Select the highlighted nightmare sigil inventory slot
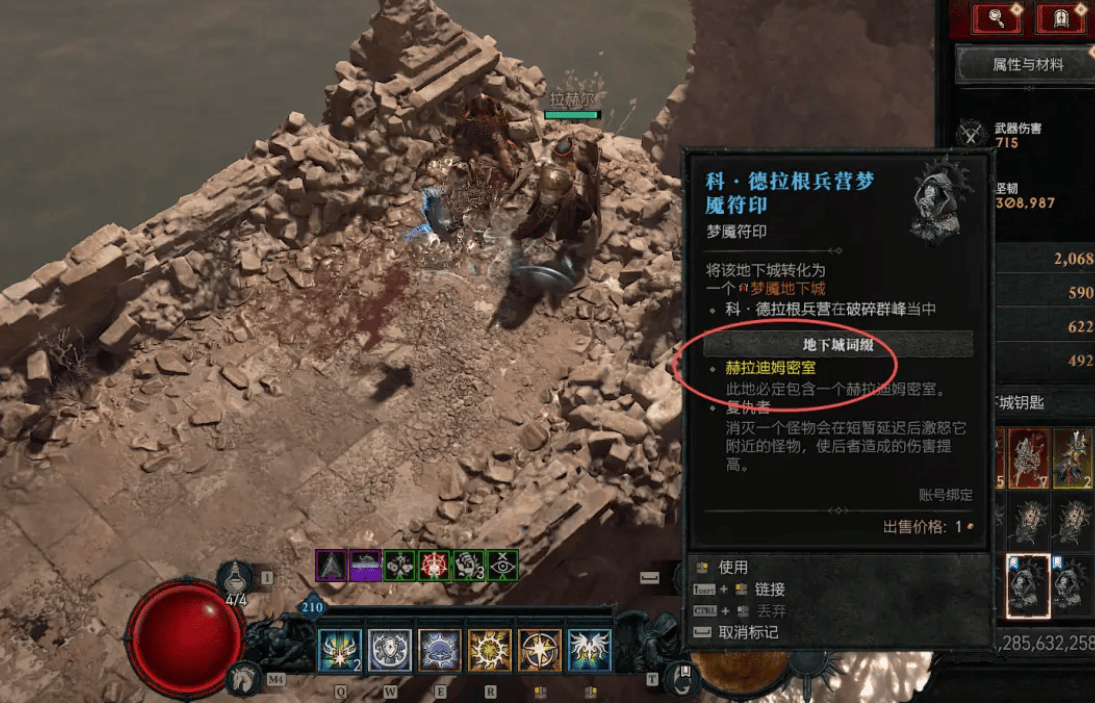The width and height of the screenshot is (1095, 703). pyautogui.click(x=1027, y=585)
